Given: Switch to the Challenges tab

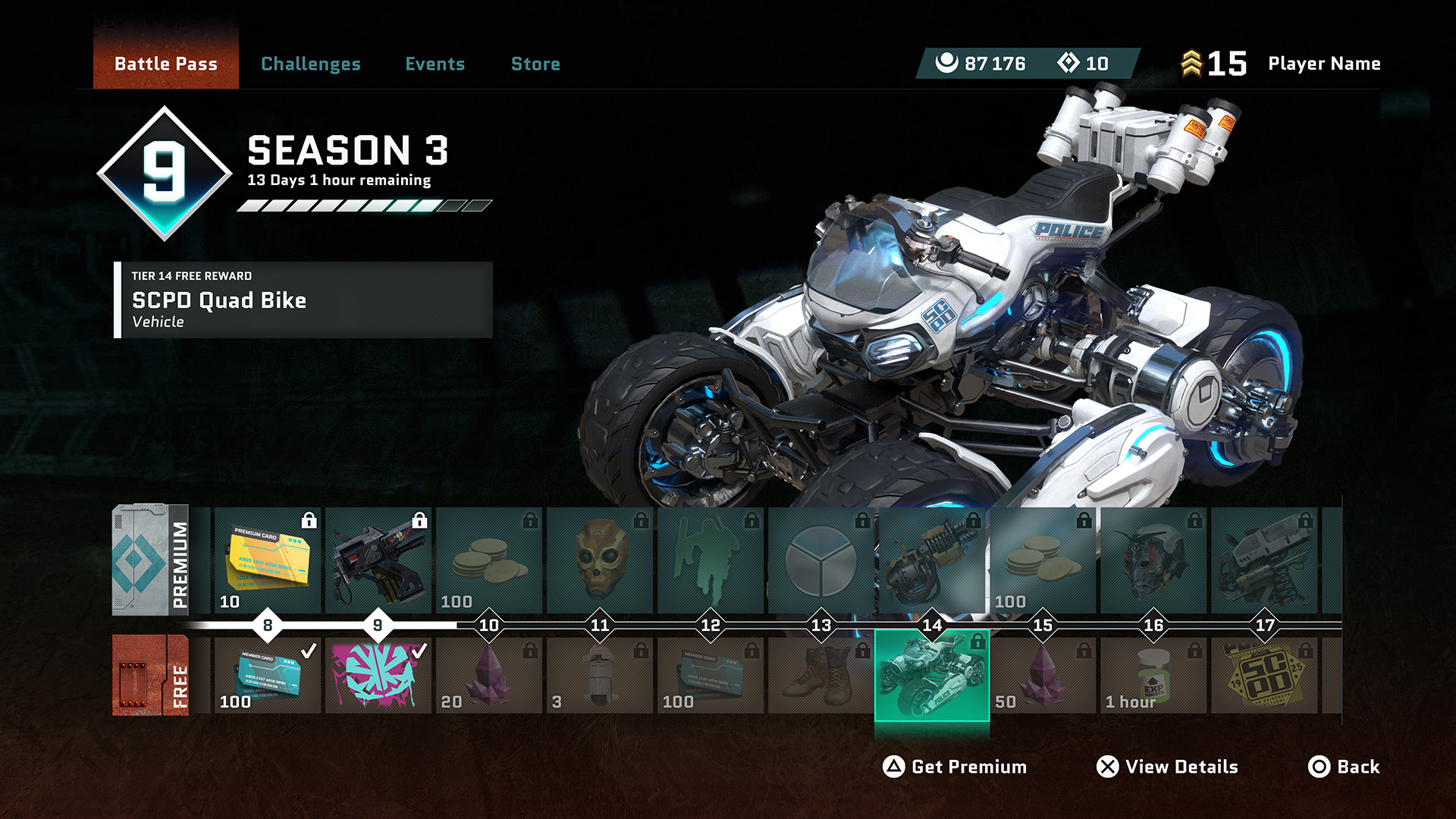Looking at the screenshot, I should tap(310, 64).
